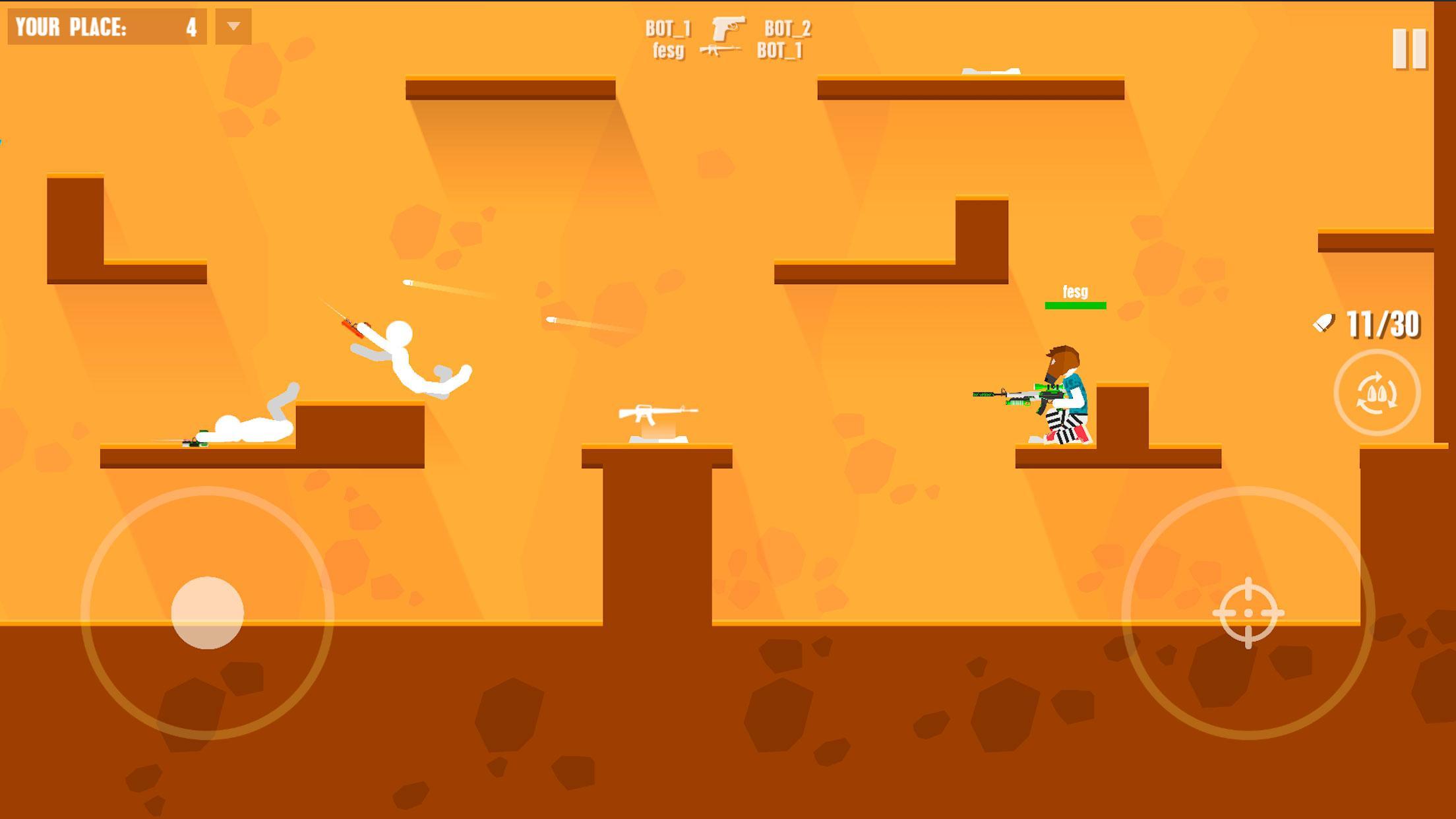Collapse the leaderboard via its chevron
Screen dimensions: 1456x819
[x=234, y=26]
